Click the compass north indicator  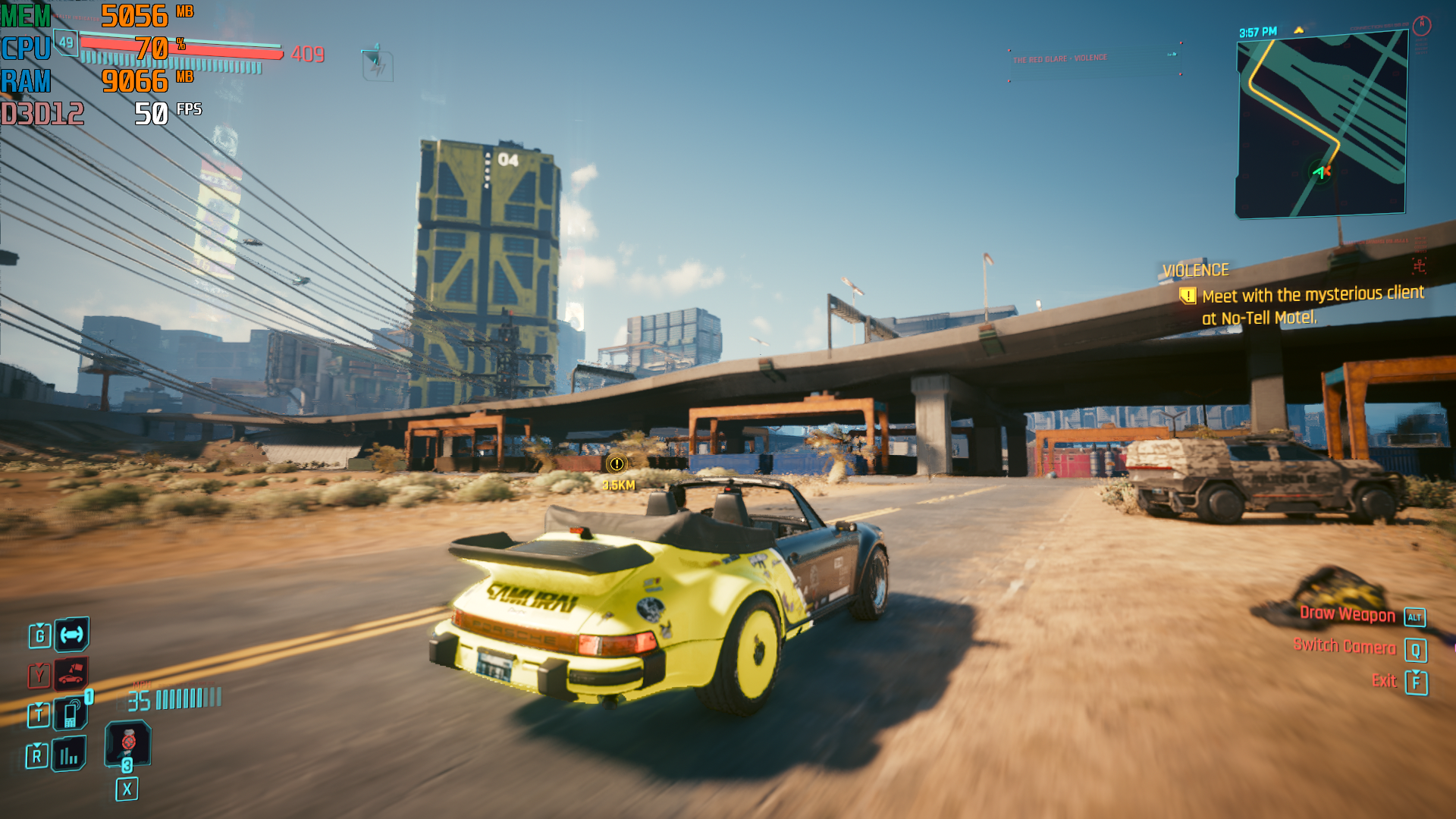(x=1422, y=26)
